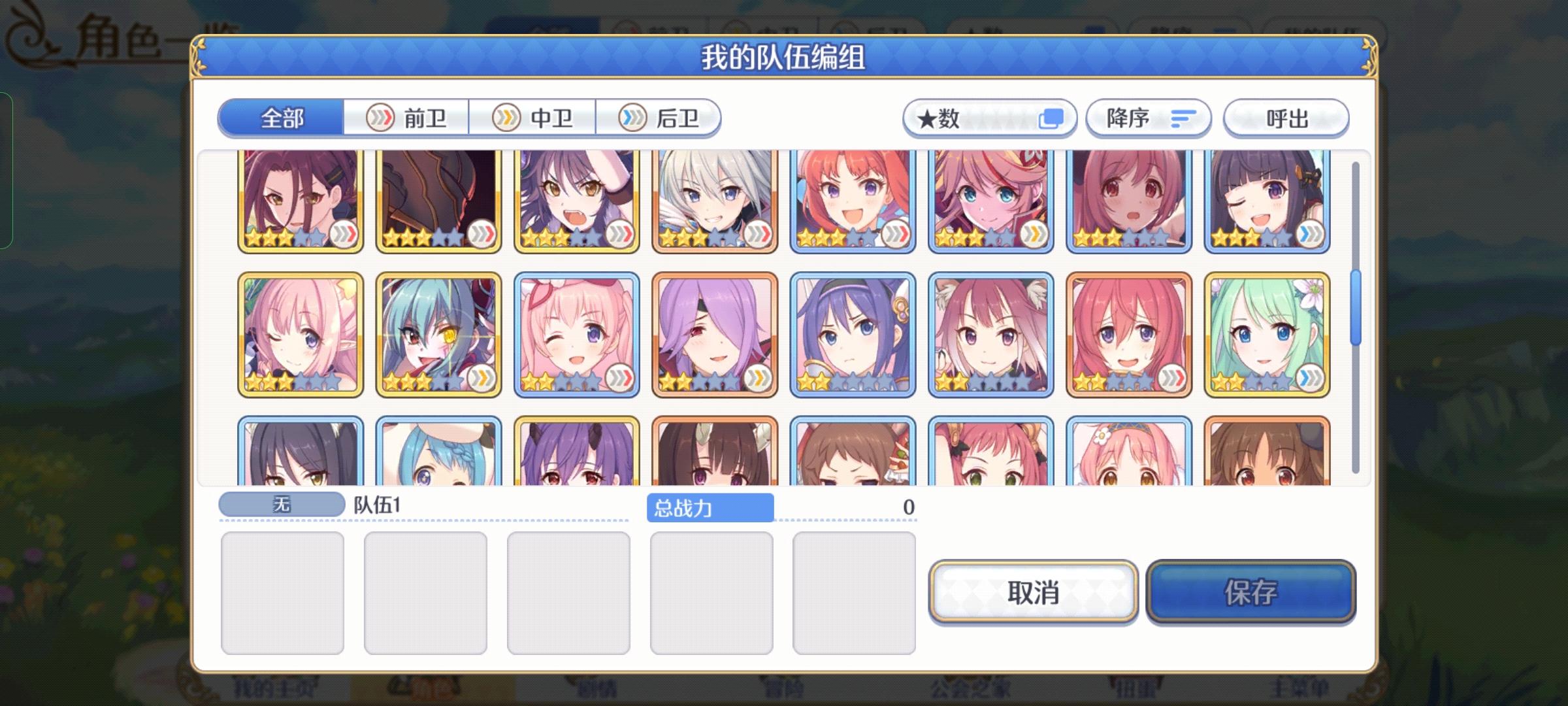Select the 全部 filter option
The height and width of the screenshot is (706, 1568).
[x=282, y=119]
